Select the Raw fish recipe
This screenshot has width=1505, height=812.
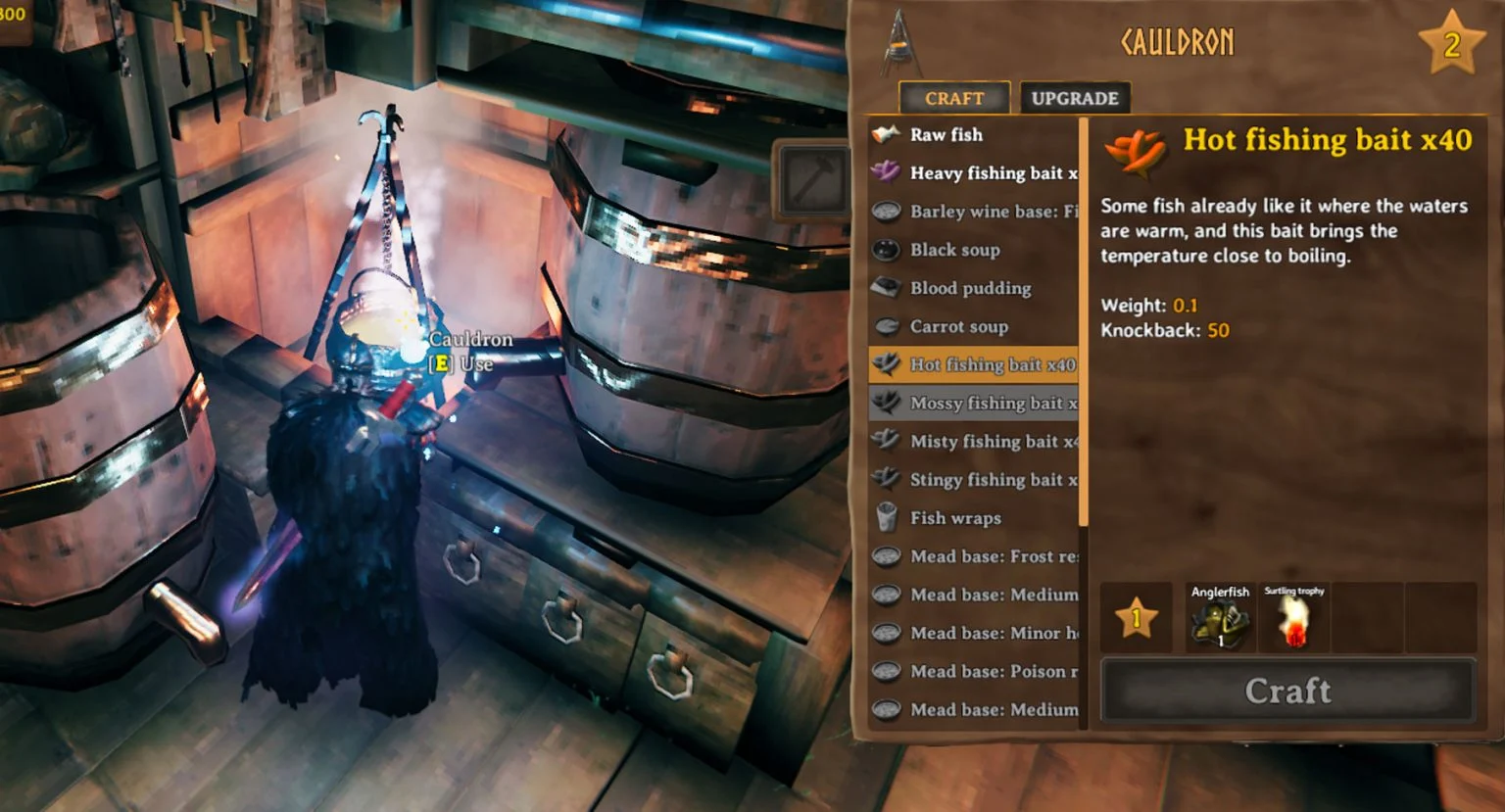click(x=973, y=135)
